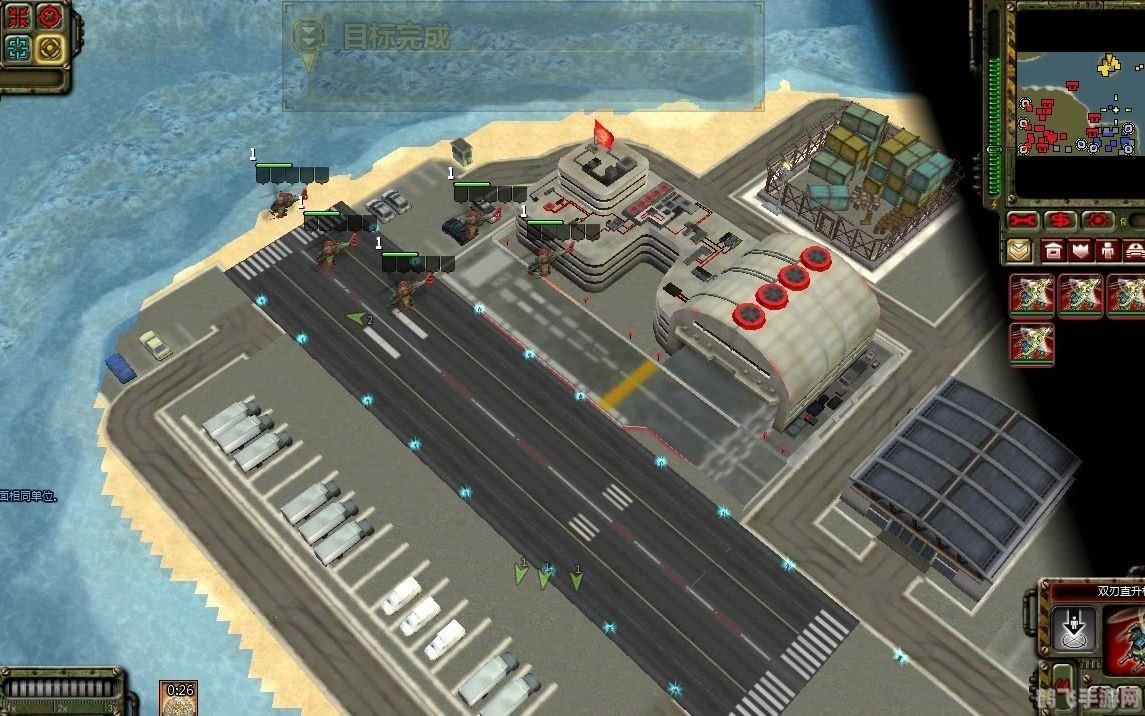Click the red button beside the sell button
The image size is (1145, 716).
[x=1099, y=220]
